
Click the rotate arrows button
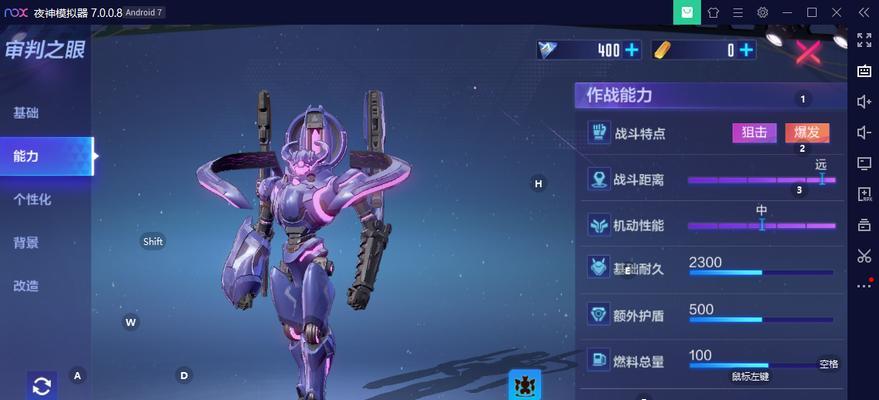pos(42,385)
